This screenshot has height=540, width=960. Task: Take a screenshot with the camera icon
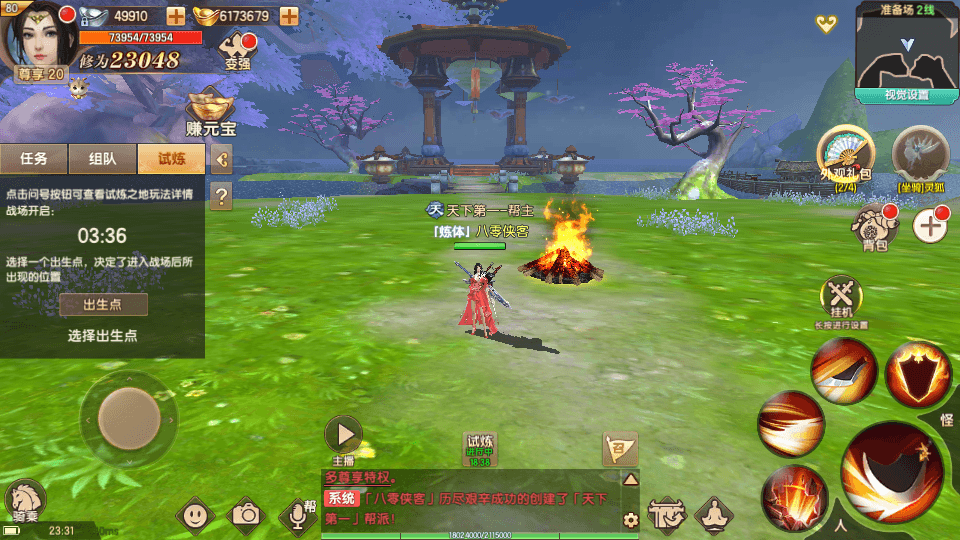click(x=246, y=515)
